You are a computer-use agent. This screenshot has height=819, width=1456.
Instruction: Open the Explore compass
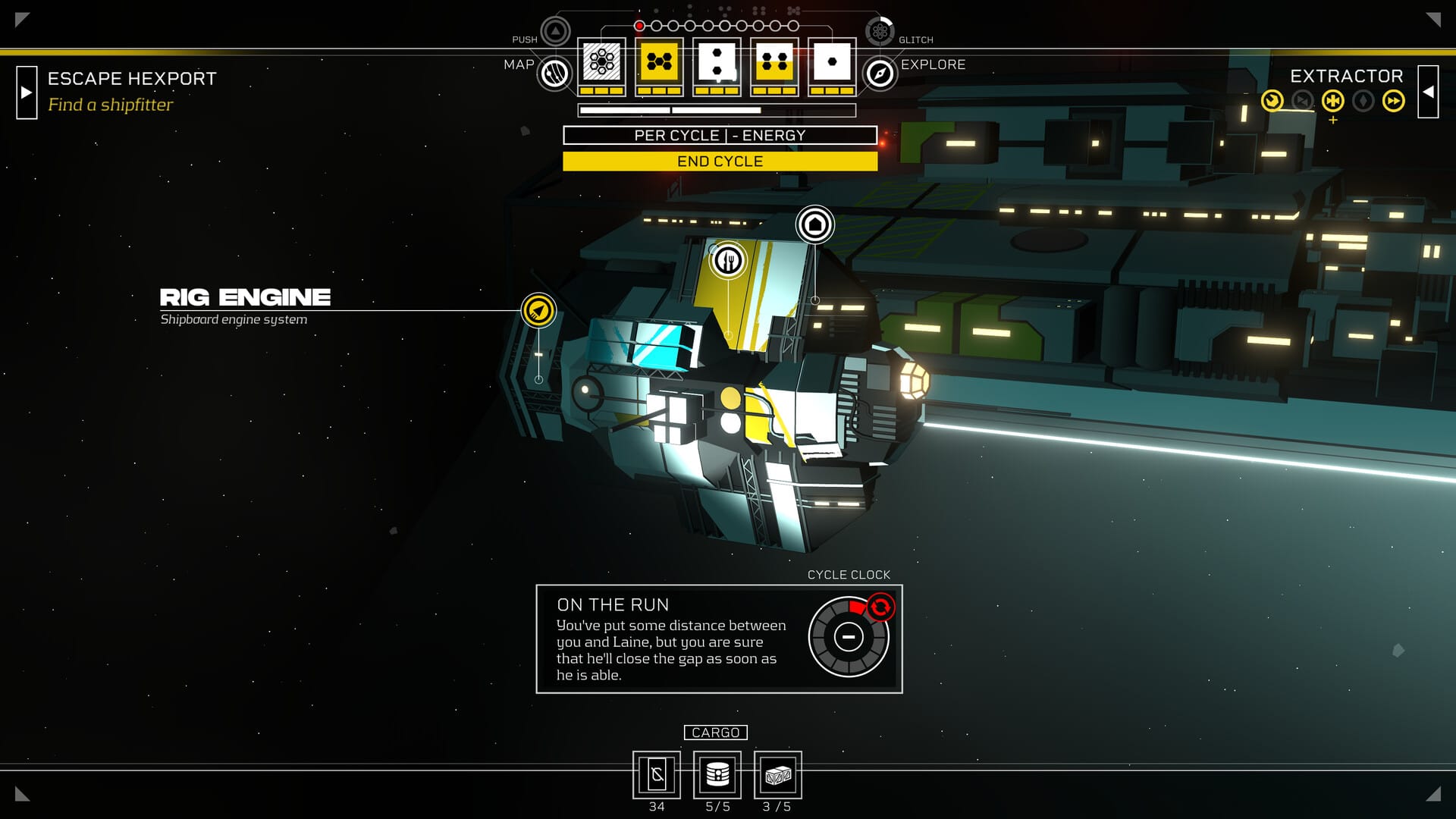tap(880, 74)
